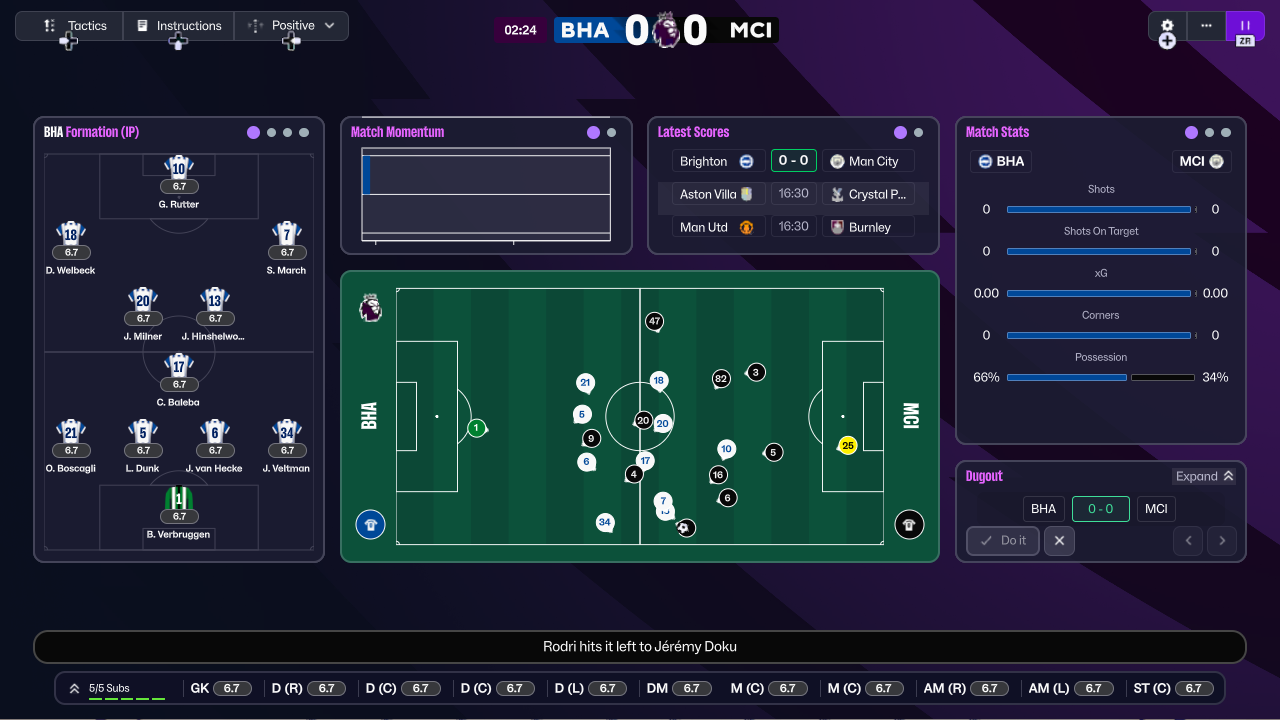Expand the 5/5 Subs bar with the chevron
Image resolution: width=1280 pixels, height=720 pixels.
tap(74, 688)
